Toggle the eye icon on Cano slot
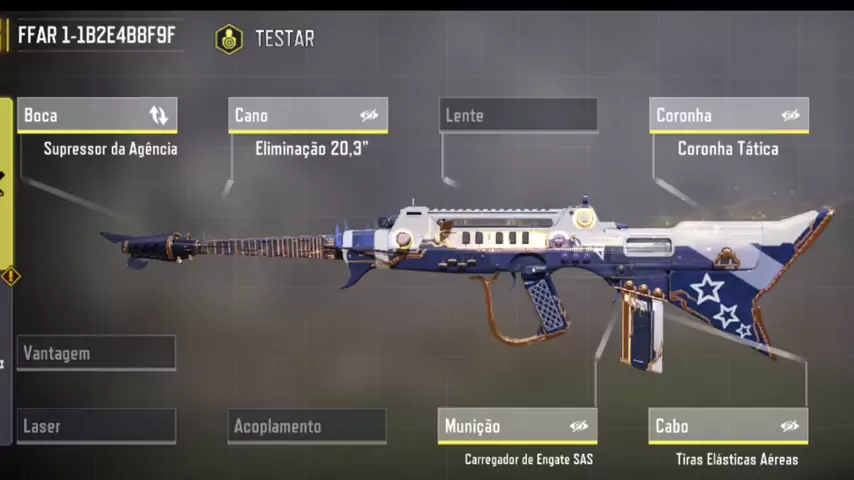Image resolution: width=854 pixels, height=480 pixels. click(369, 115)
